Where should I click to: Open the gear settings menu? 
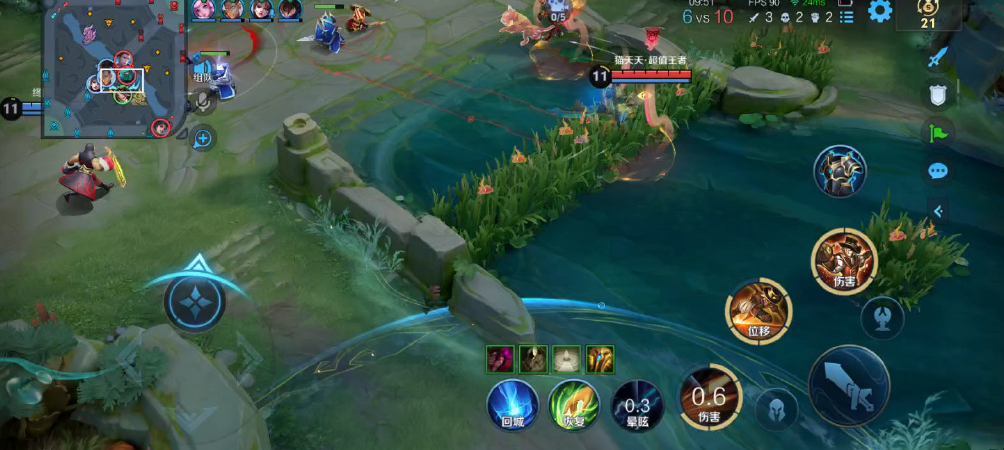point(880,12)
